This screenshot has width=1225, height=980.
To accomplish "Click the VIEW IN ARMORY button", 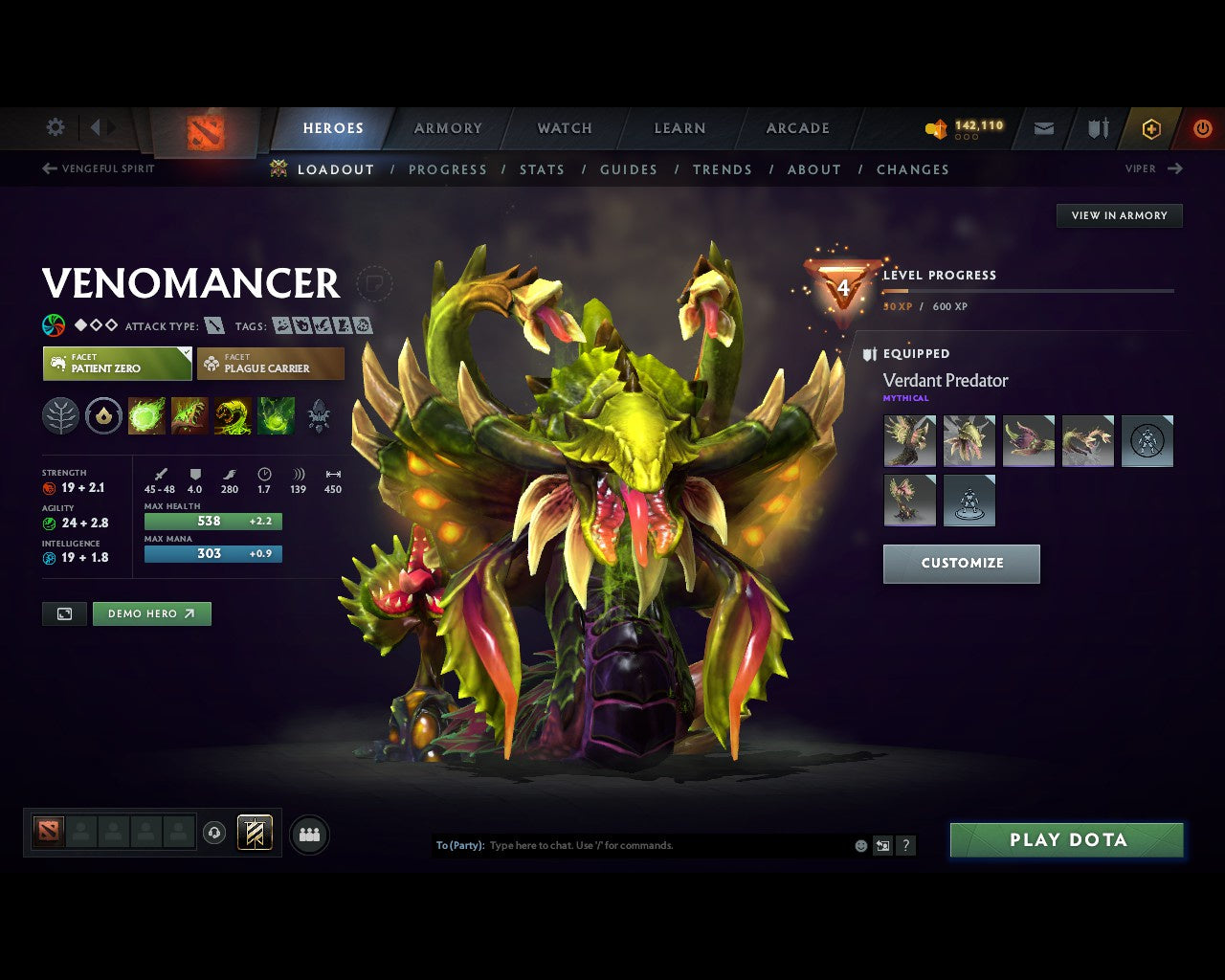I will (x=1119, y=215).
